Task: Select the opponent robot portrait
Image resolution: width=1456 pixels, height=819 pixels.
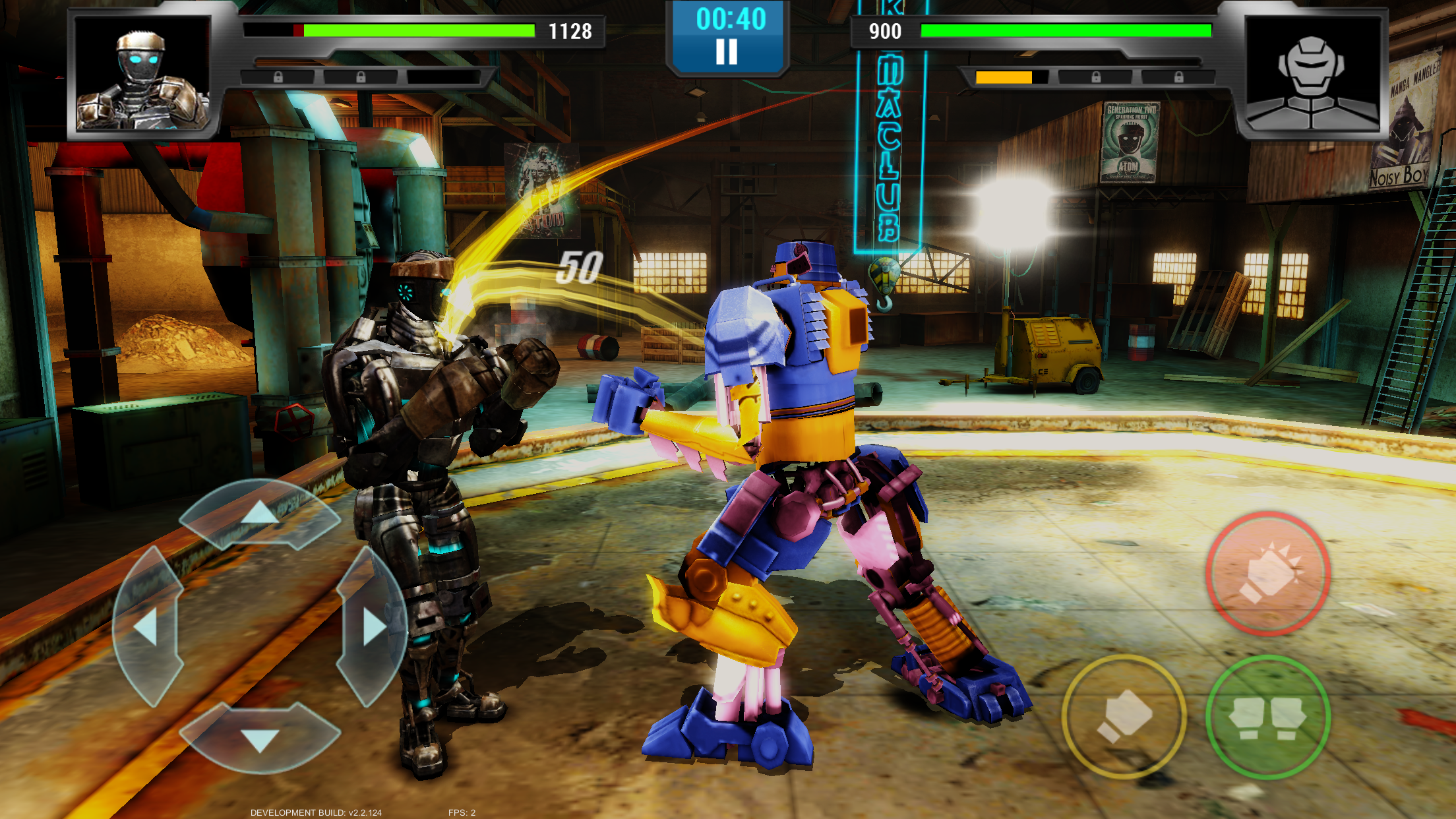Action: tap(1312, 74)
